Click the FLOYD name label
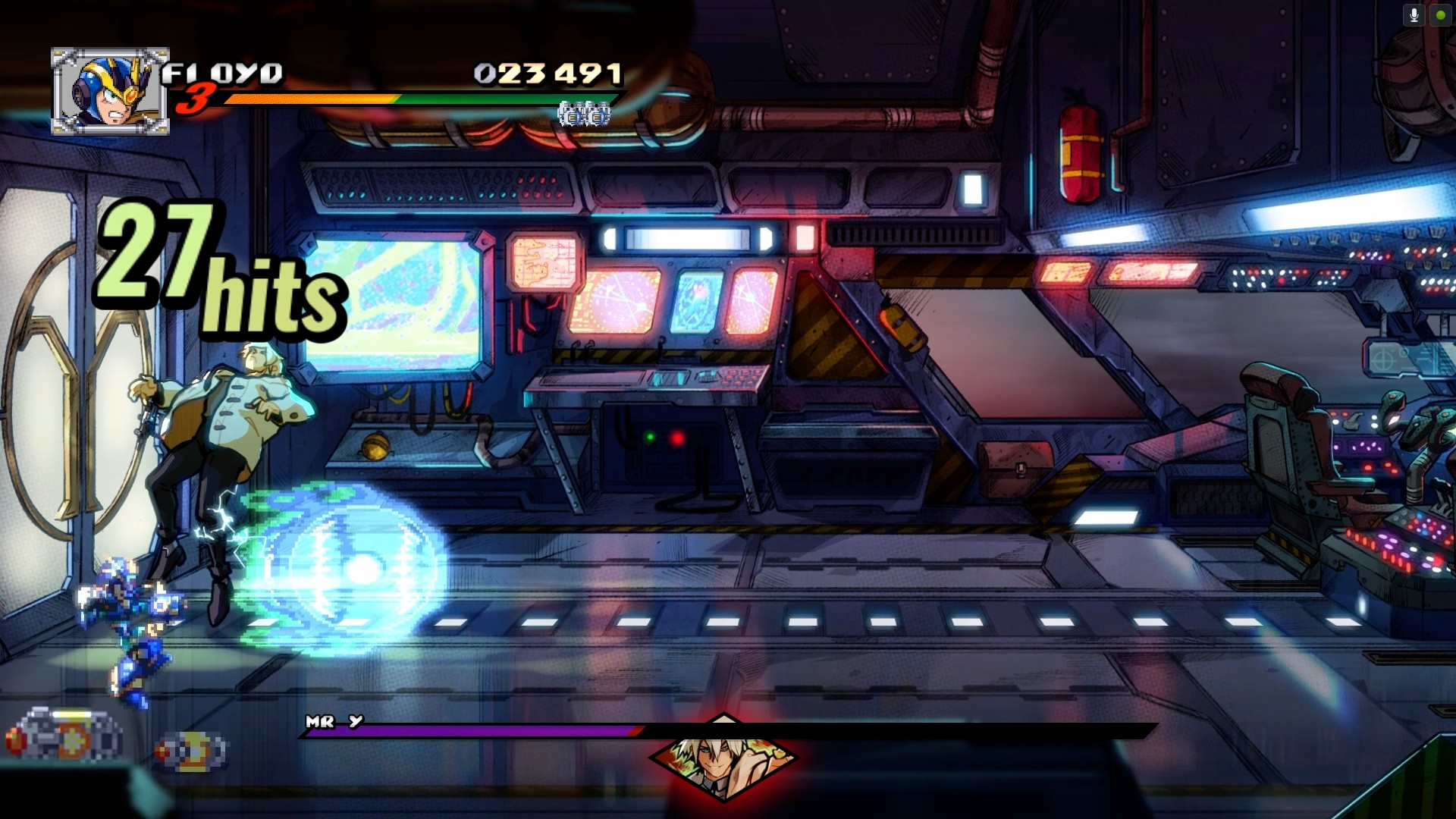Viewport: 1456px width, 819px height. pos(224,72)
